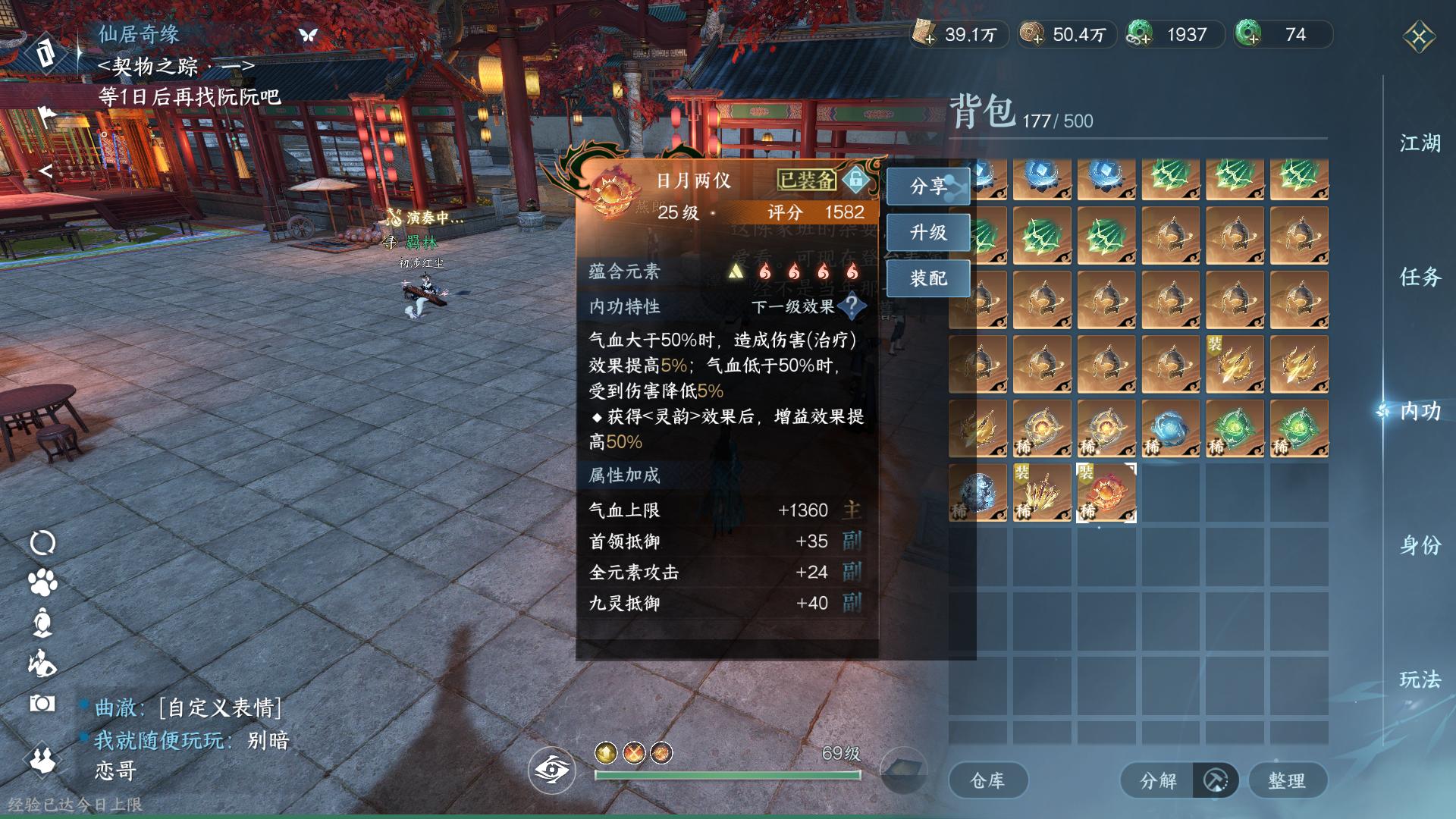Toggle the eye visibility icon

[x=552, y=770]
